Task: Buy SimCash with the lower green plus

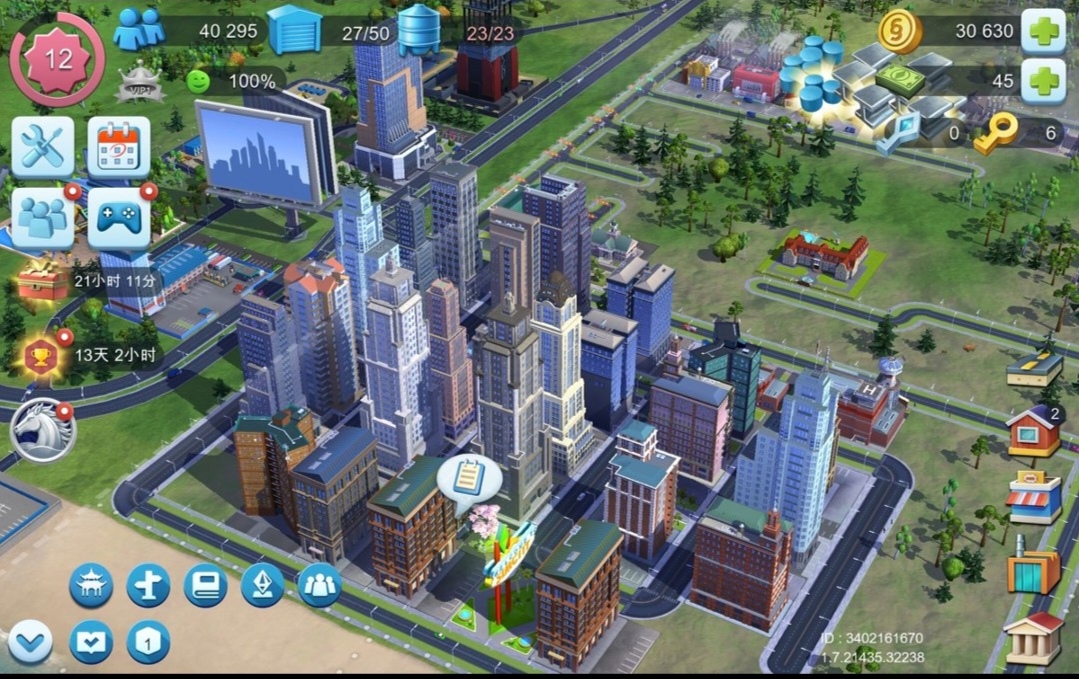Action: tap(1042, 81)
